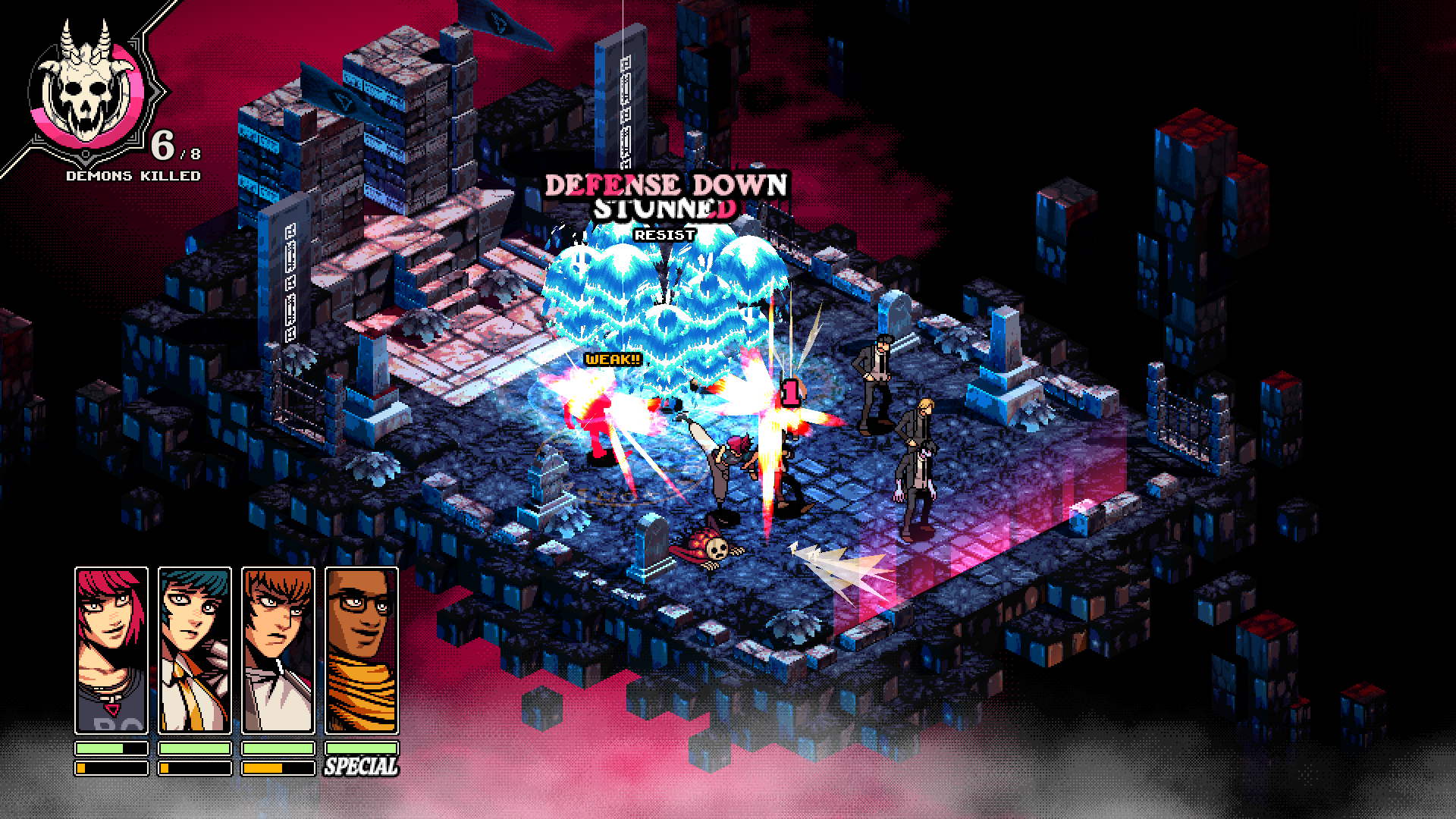Click the RESIST label under STUNNED
The width and height of the screenshot is (1456, 819).
664,234
